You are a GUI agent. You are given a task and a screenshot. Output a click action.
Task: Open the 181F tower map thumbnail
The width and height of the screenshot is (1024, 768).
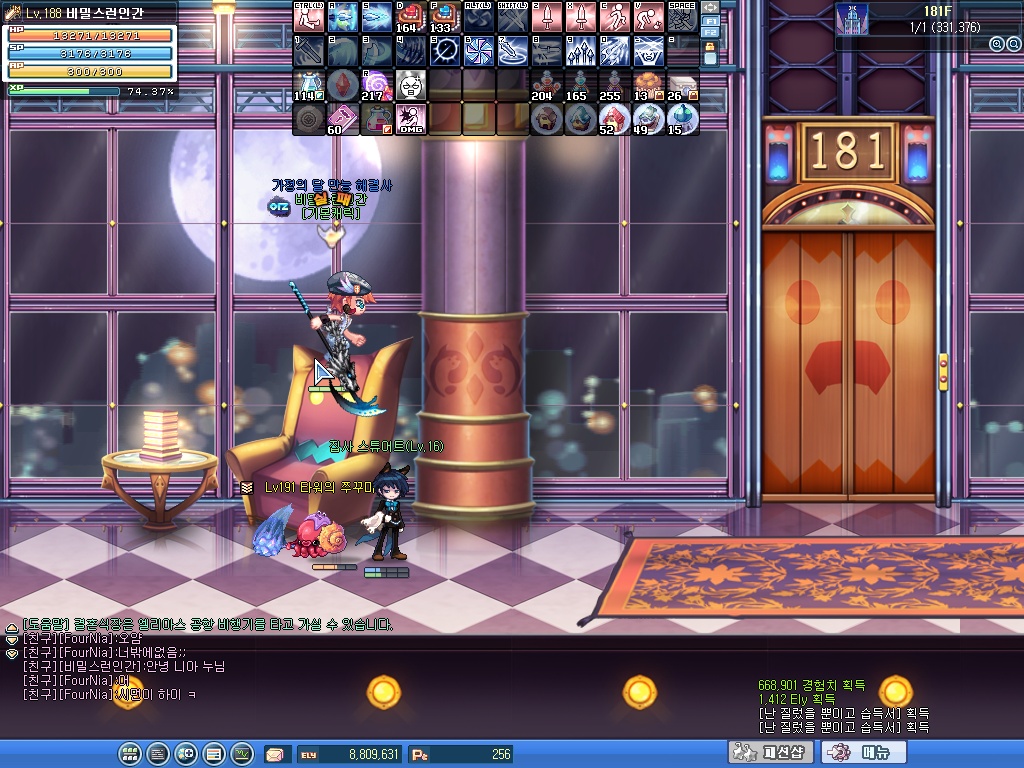(x=852, y=18)
